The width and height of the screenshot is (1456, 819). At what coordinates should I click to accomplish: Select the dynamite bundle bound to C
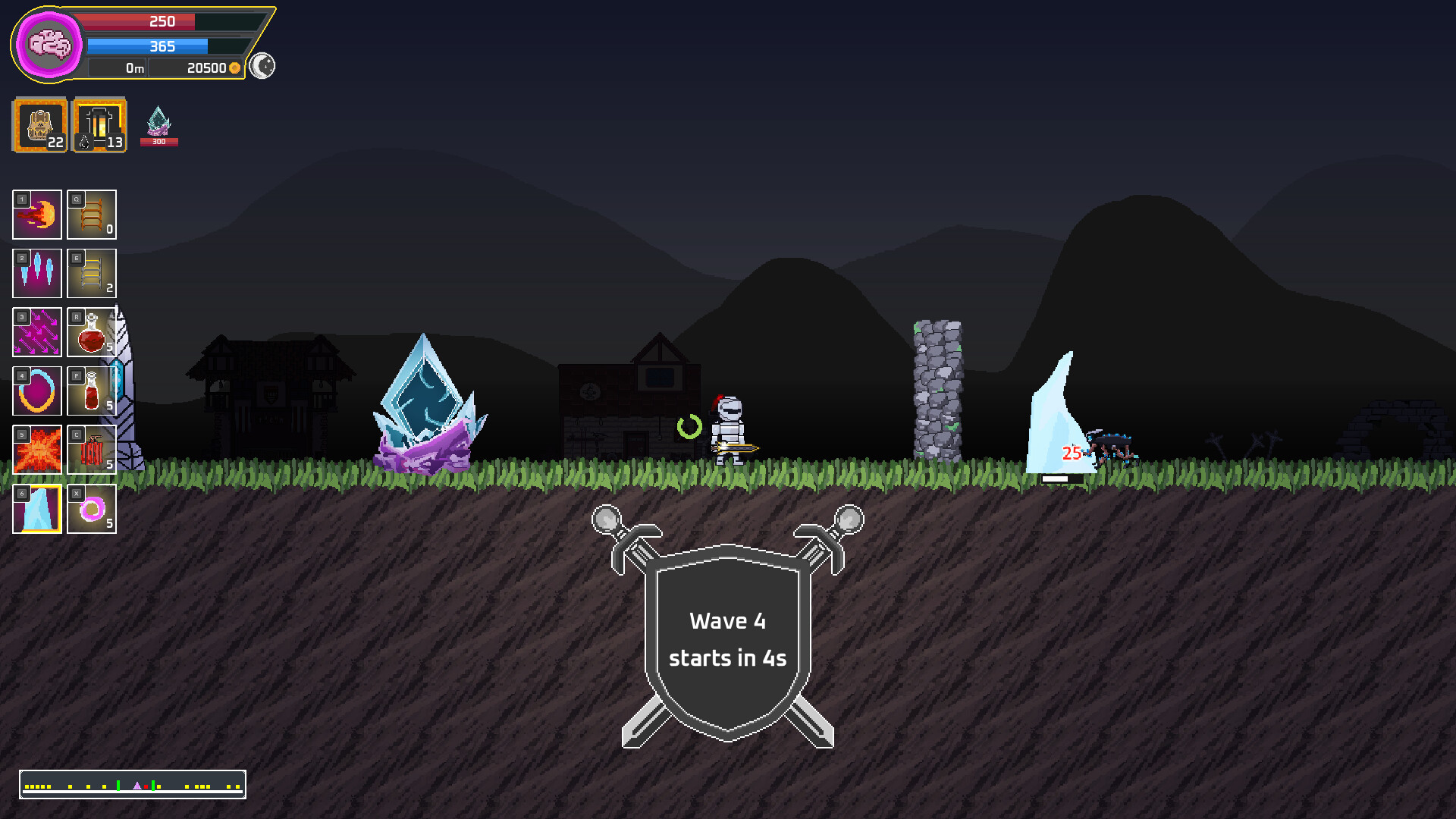click(91, 450)
